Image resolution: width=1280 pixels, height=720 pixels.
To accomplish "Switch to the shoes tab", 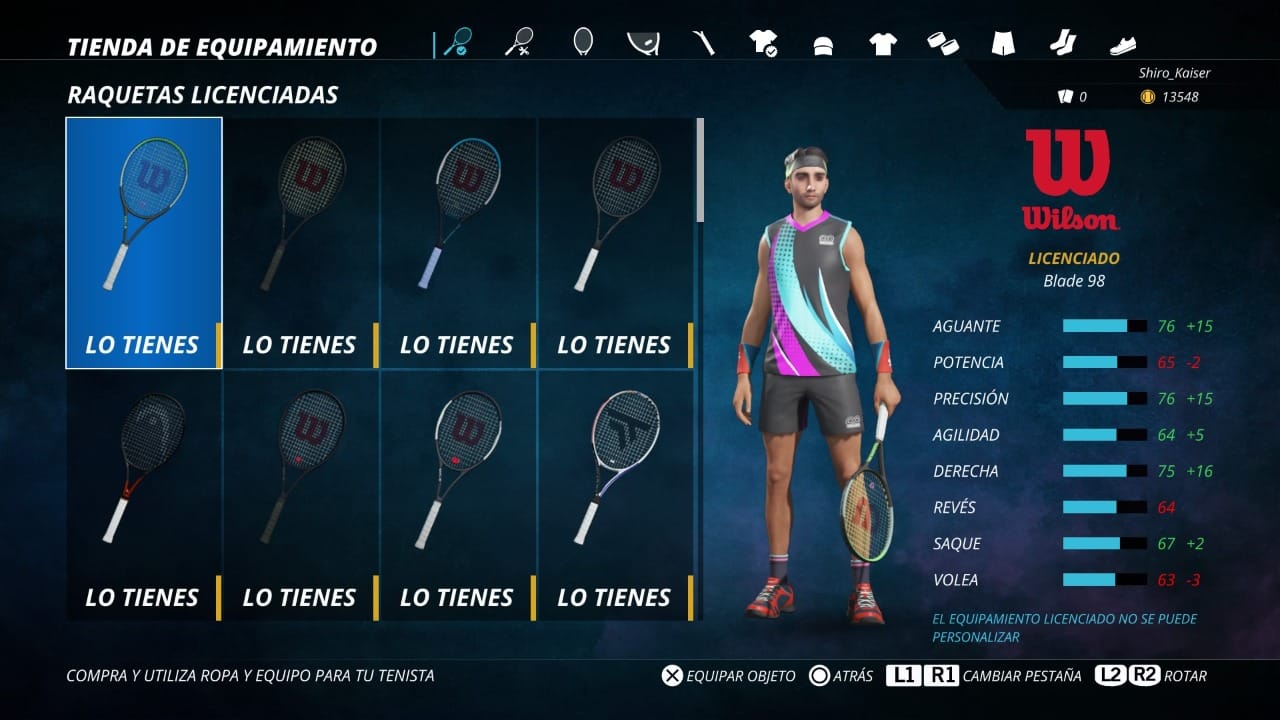I will (1123, 45).
